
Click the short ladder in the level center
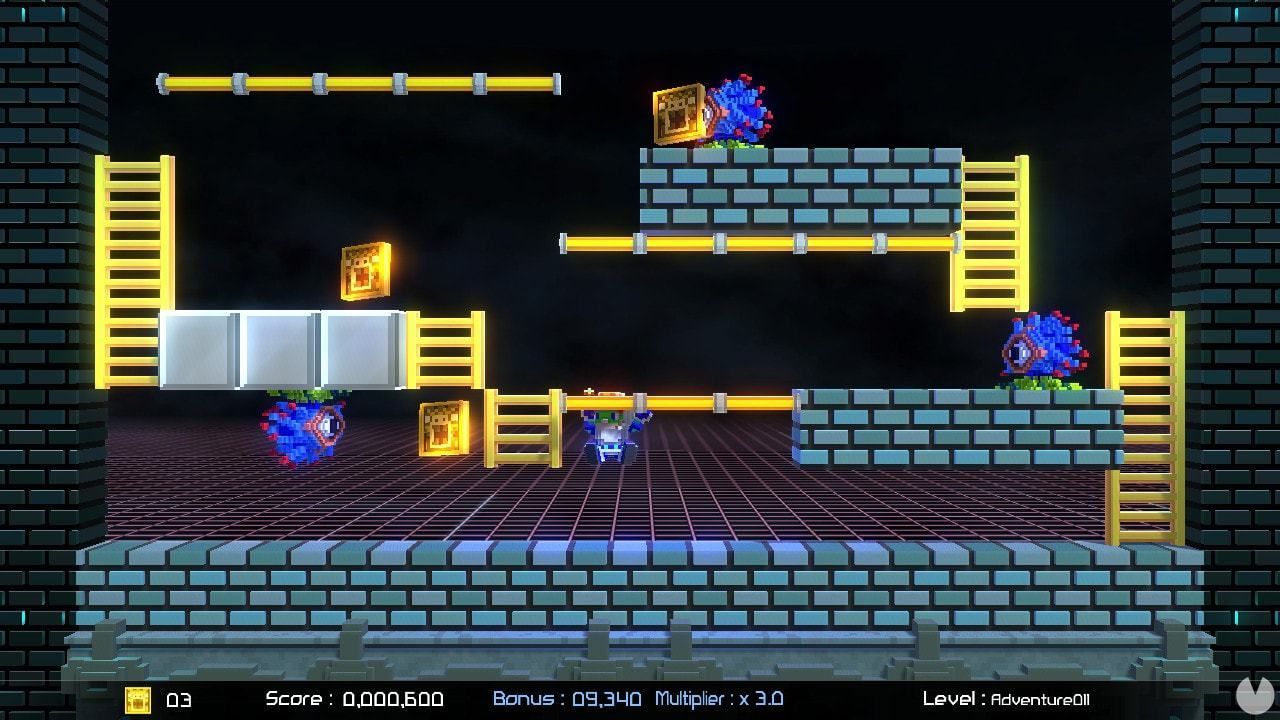click(523, 430)
